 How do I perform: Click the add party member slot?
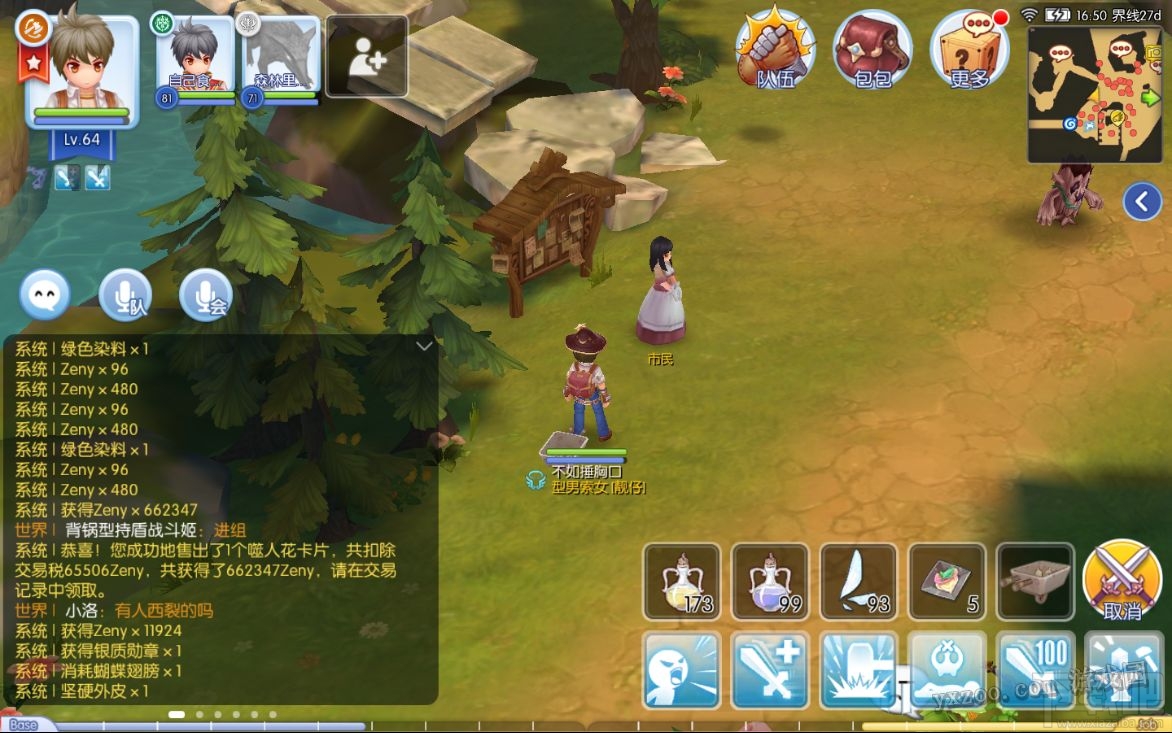pos(366,57)
